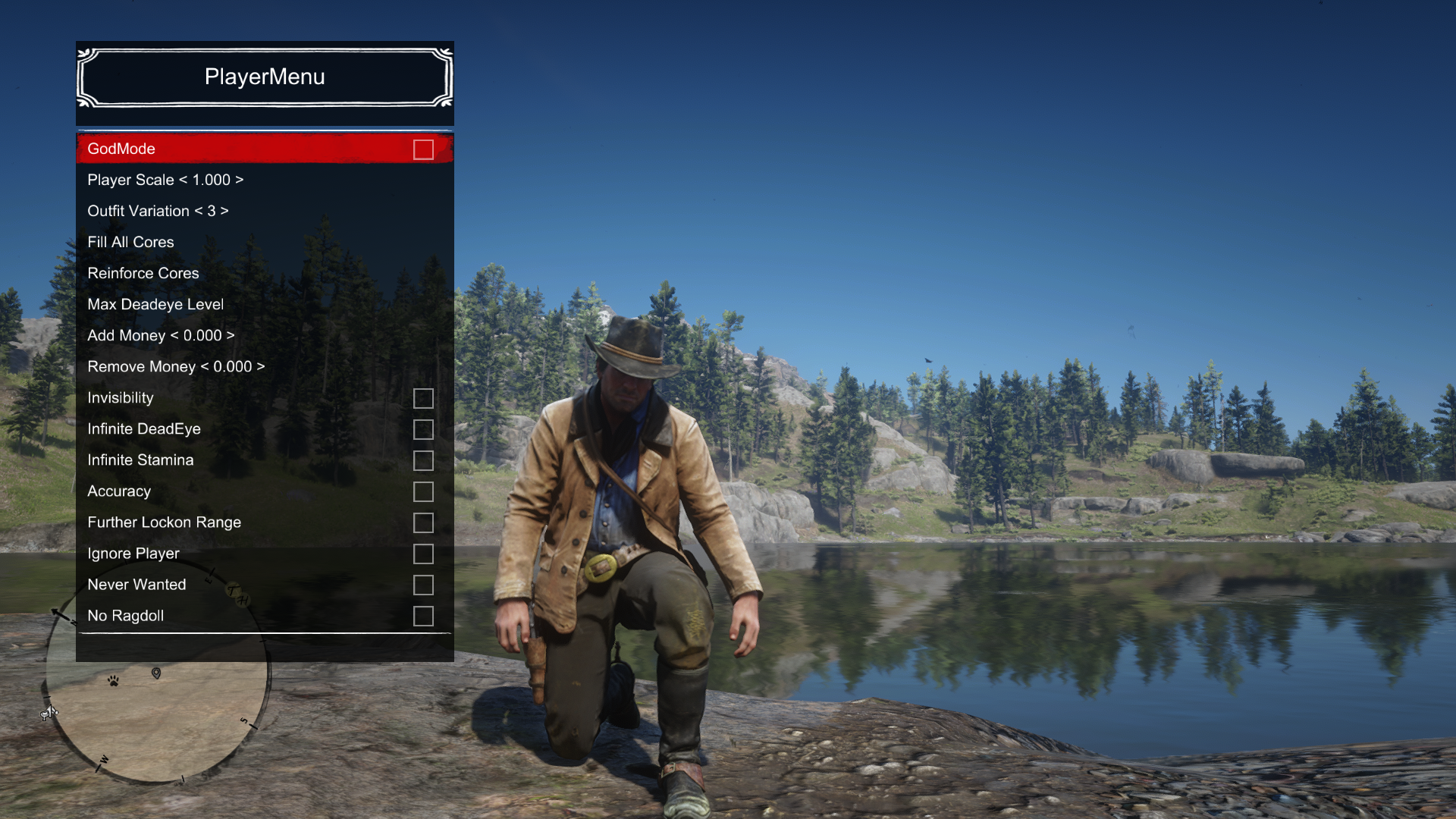Pick the Remove Money entry
The height and width of the screenshot is (819, 1456).
175,366
